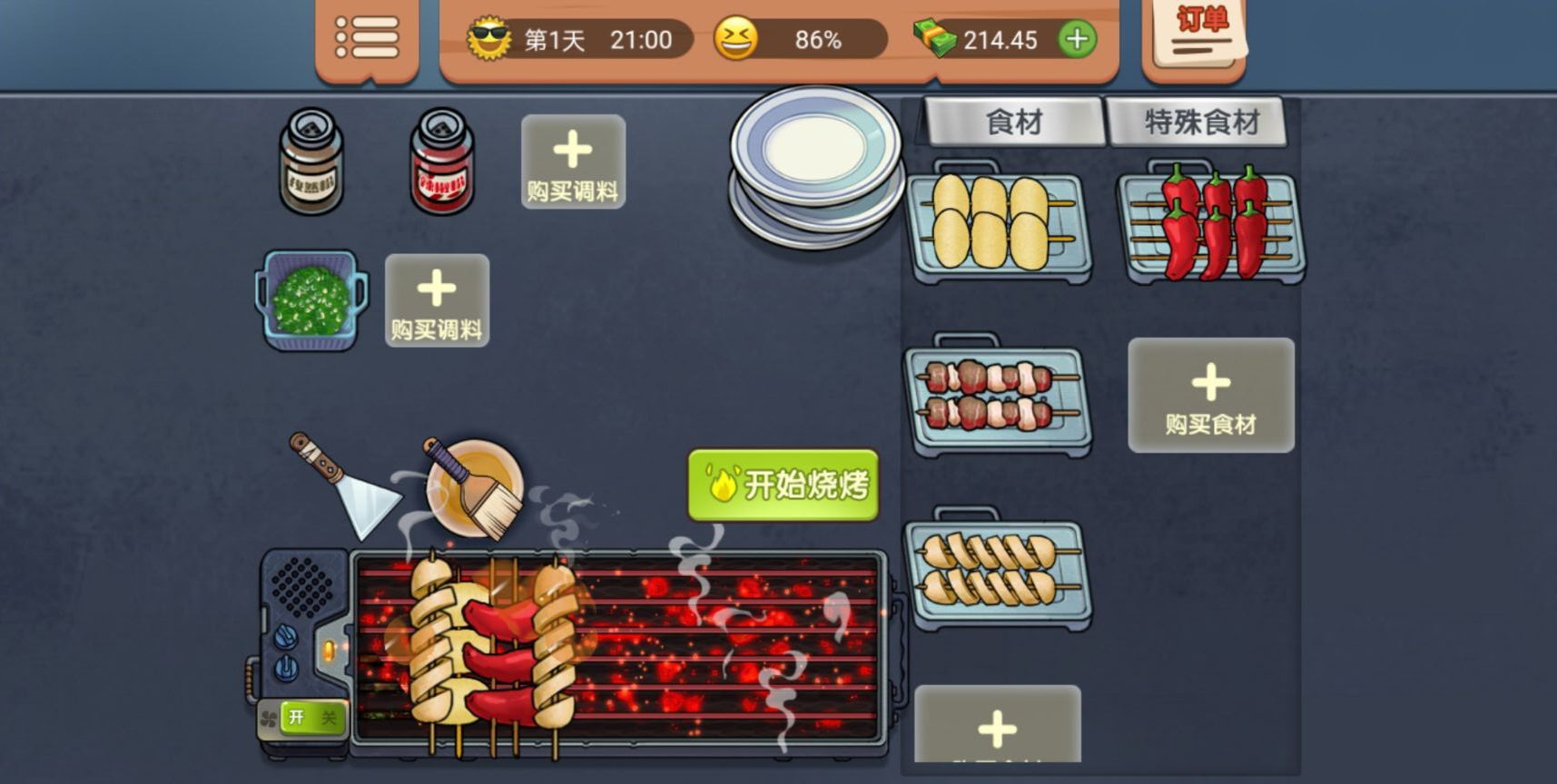Open the 订单 orders panel

[1192, 36]
